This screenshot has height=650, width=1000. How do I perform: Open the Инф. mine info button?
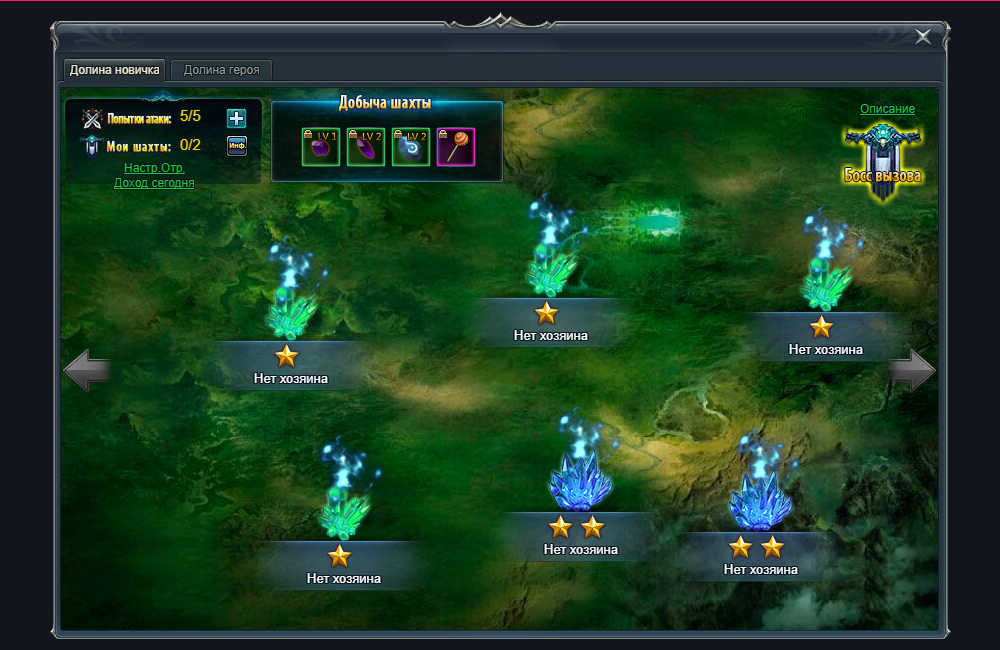pyautogui.click(x=236, y=146)
